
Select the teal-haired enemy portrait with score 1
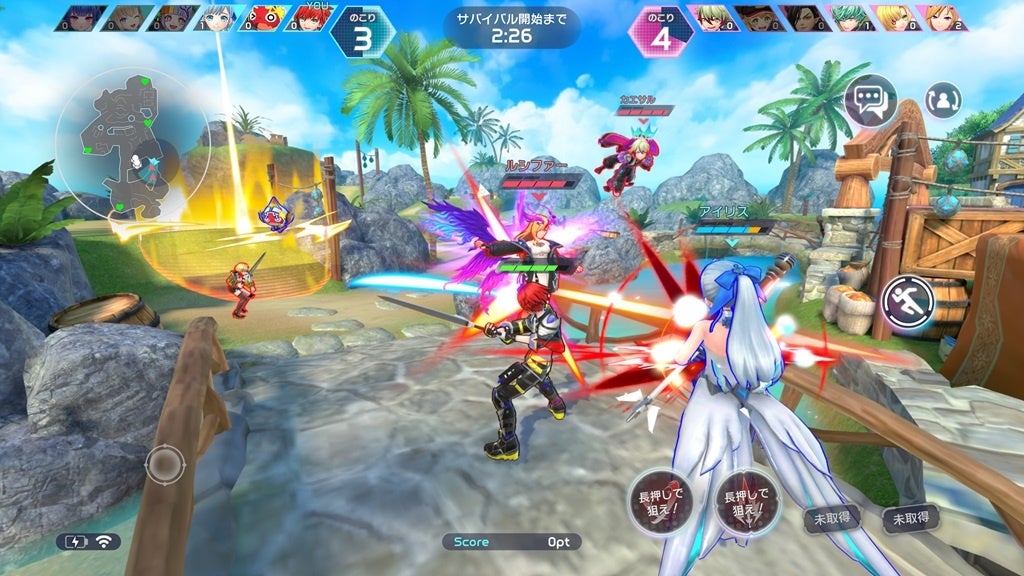point(853,17)
